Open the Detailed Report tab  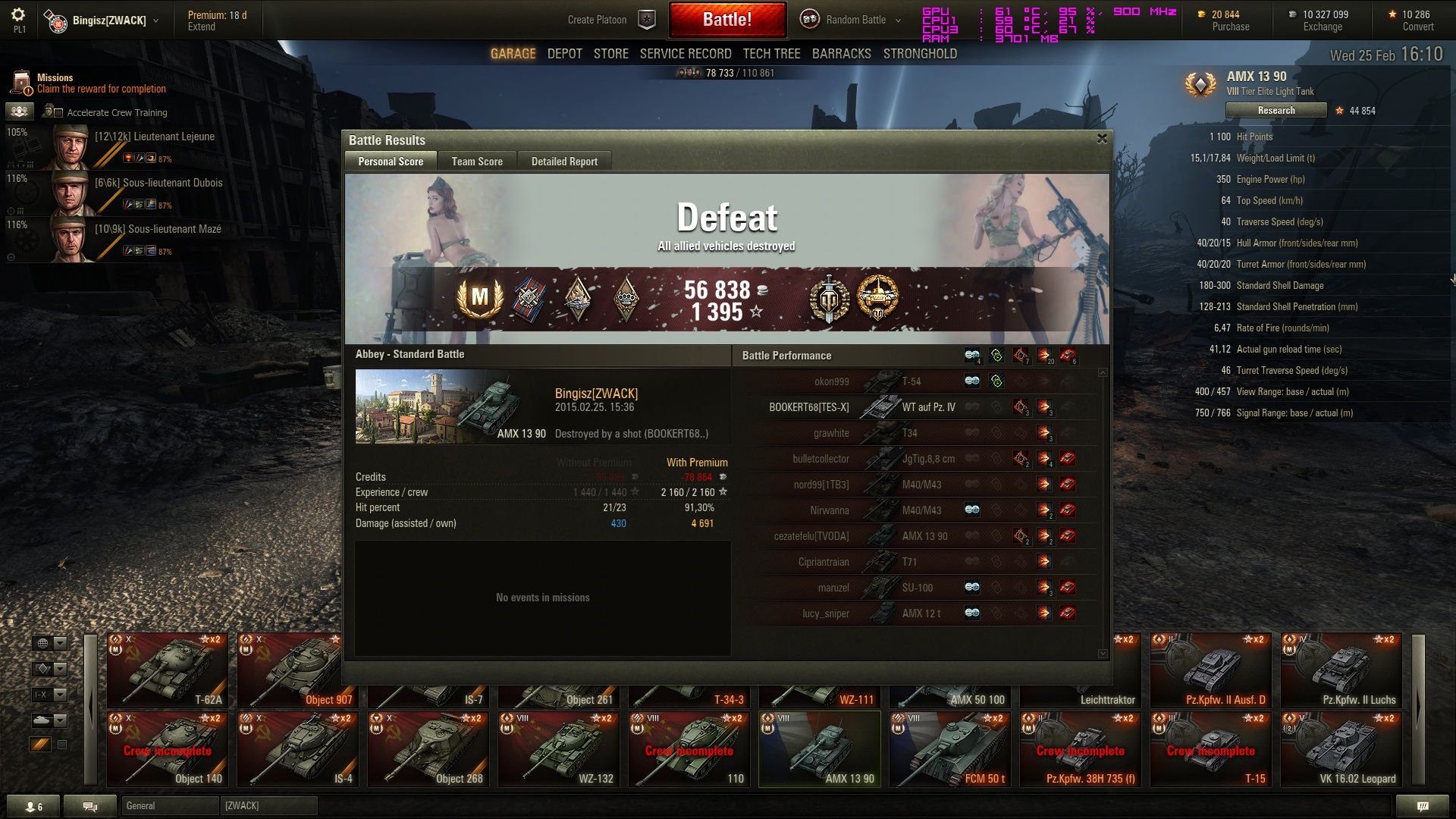coord(564,162)
